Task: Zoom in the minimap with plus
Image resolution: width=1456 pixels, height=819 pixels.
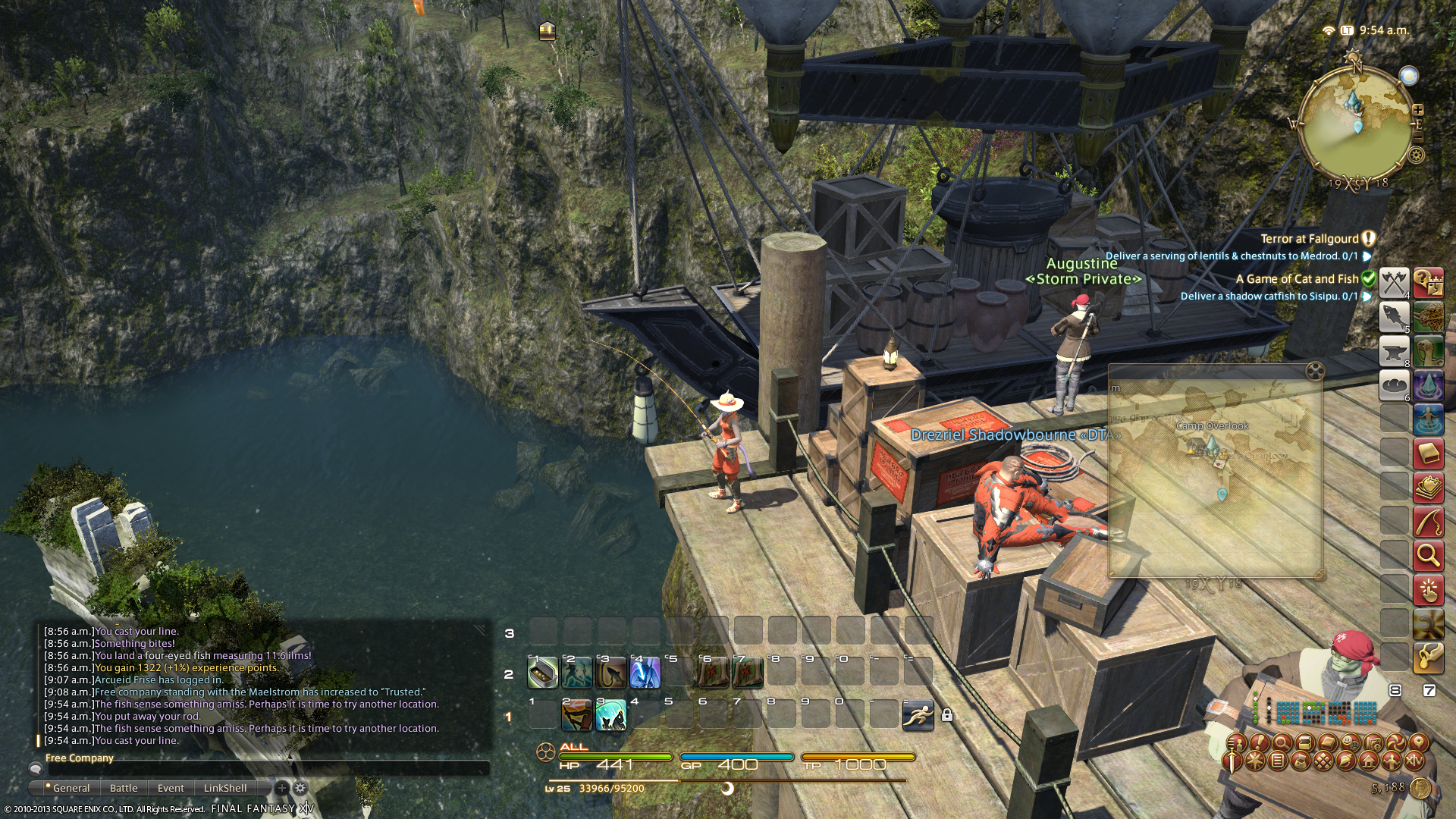Action: tap(1418, 110)
